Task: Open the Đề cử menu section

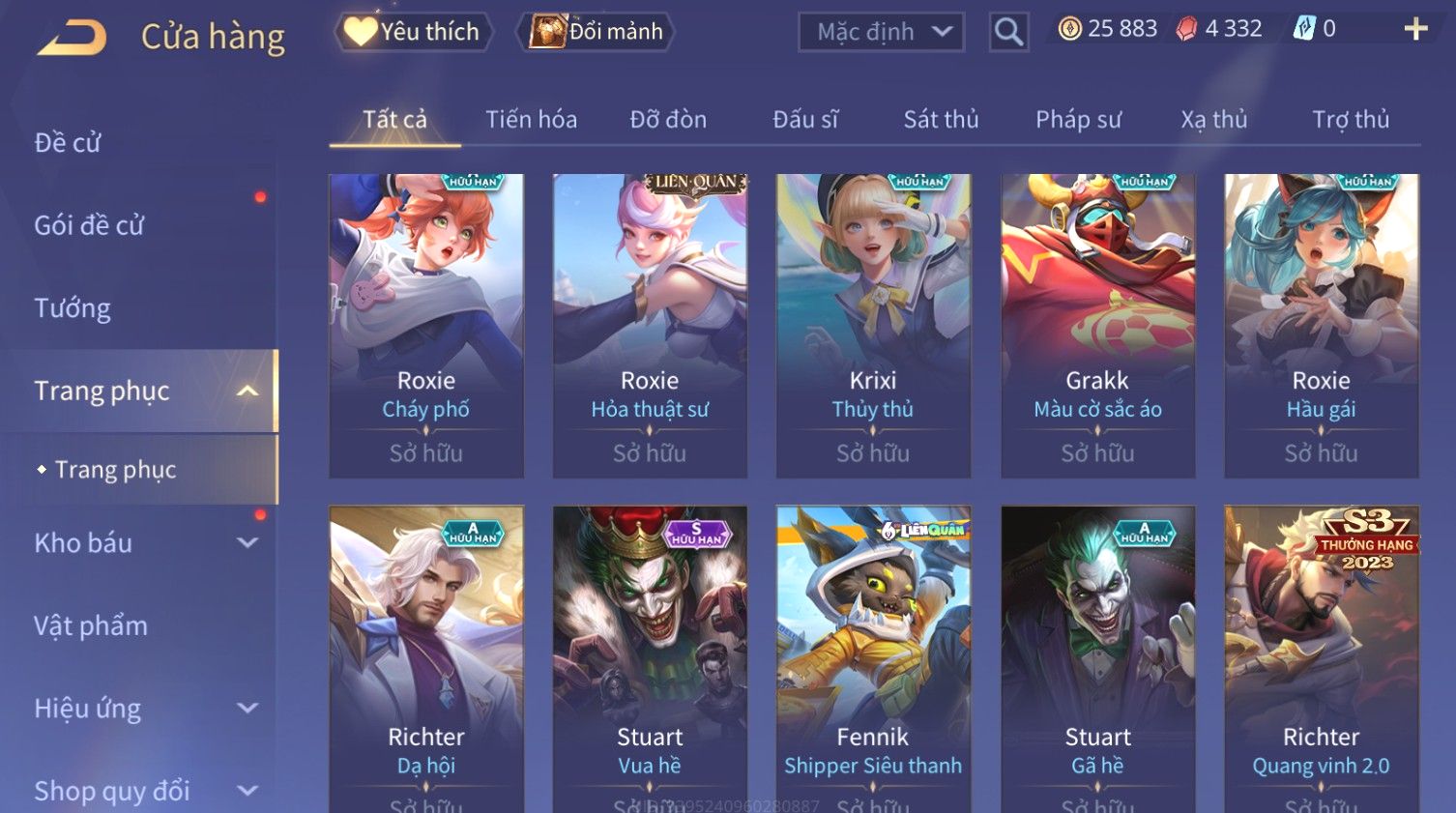Action: pos(68,143)
